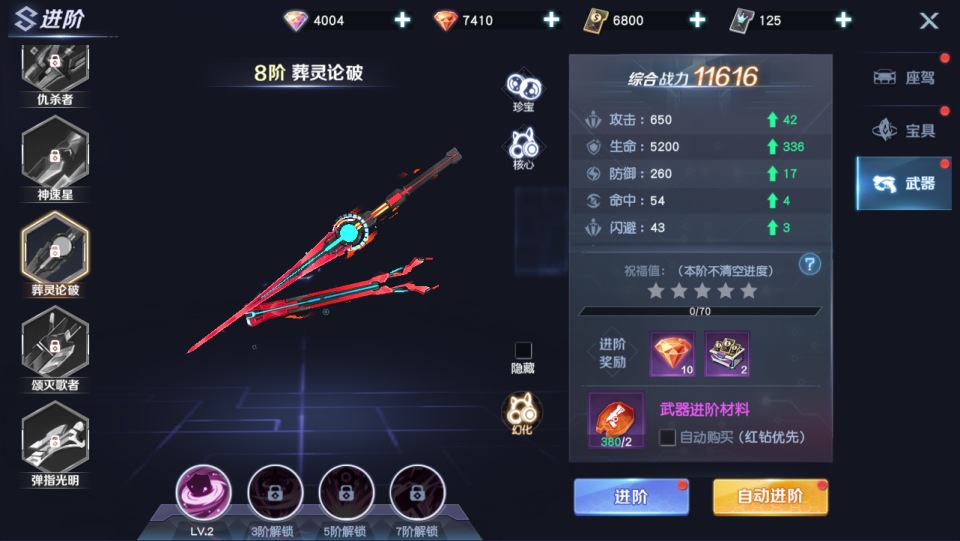Inspect the 武器进阶材料 item
Image resolution: width=960 pixels, height=541 pixels.
615,419
